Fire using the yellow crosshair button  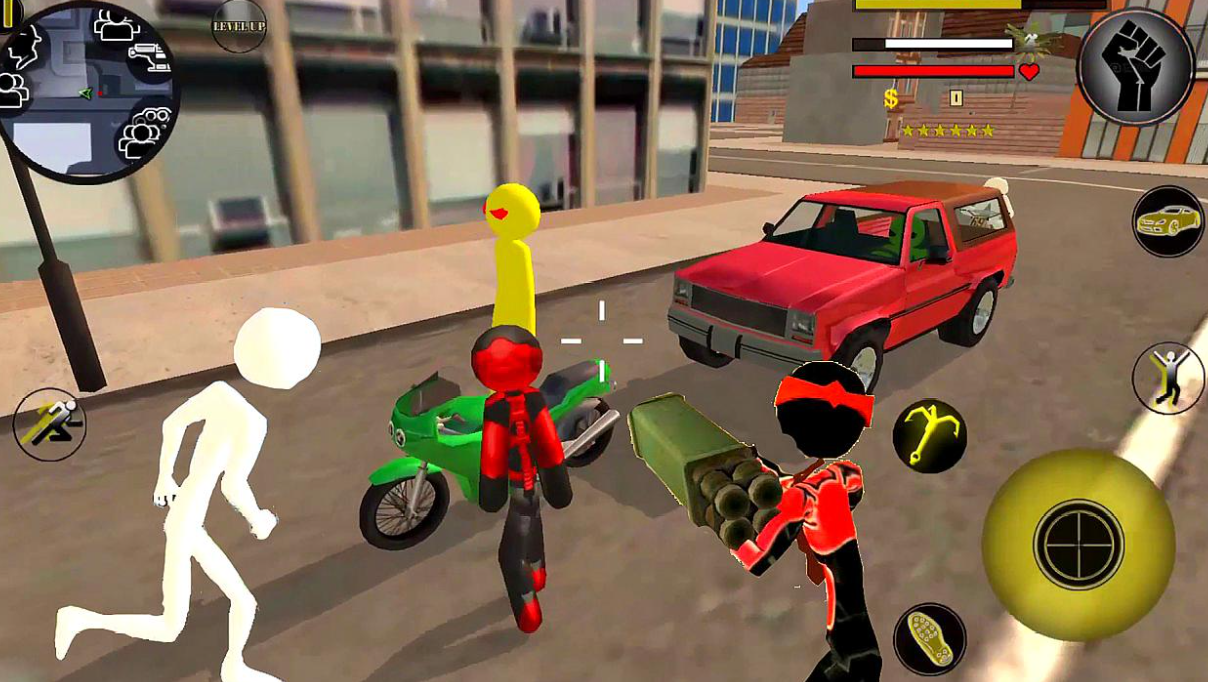(1078, 544)
